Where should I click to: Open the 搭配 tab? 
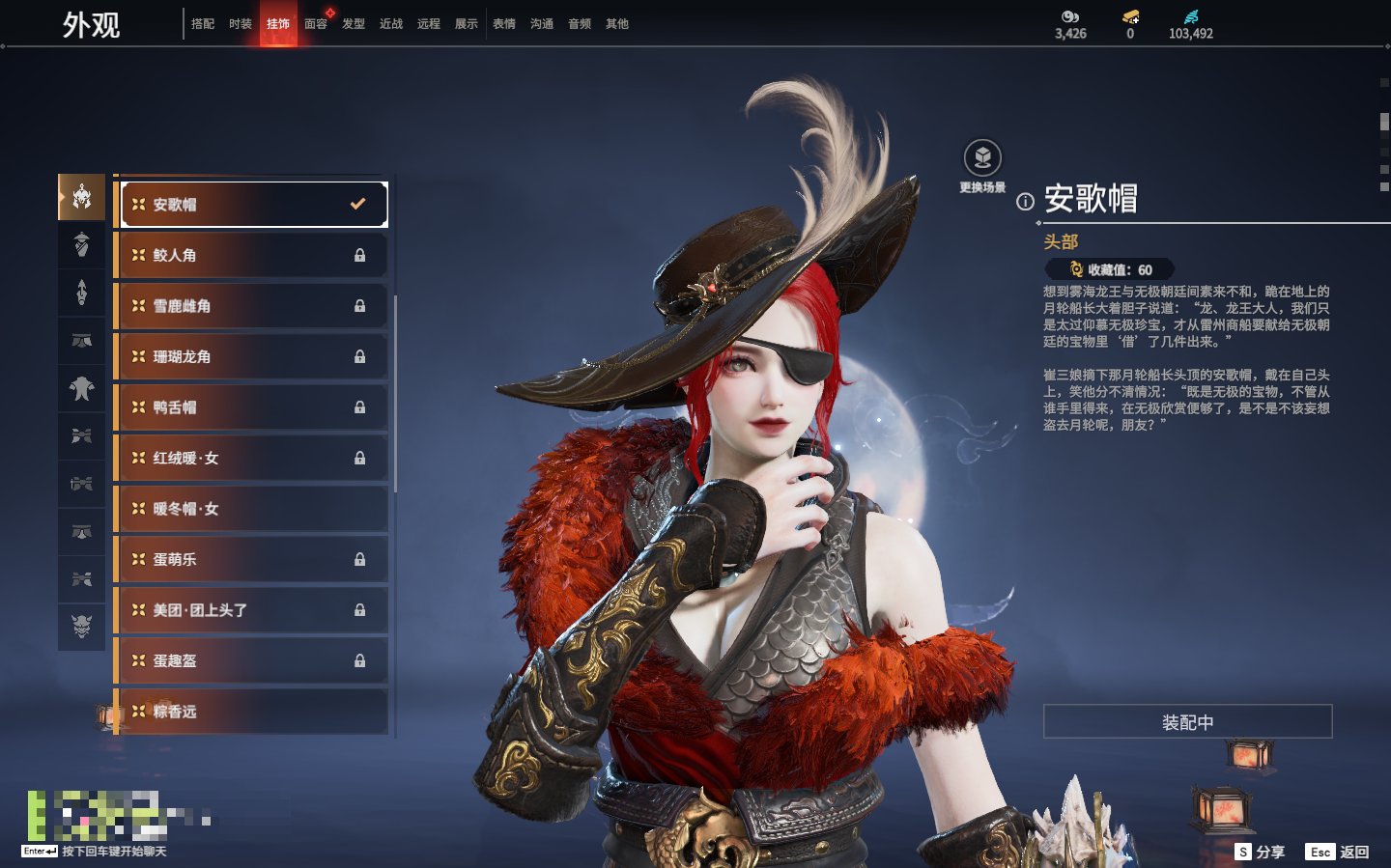[203, 24]
